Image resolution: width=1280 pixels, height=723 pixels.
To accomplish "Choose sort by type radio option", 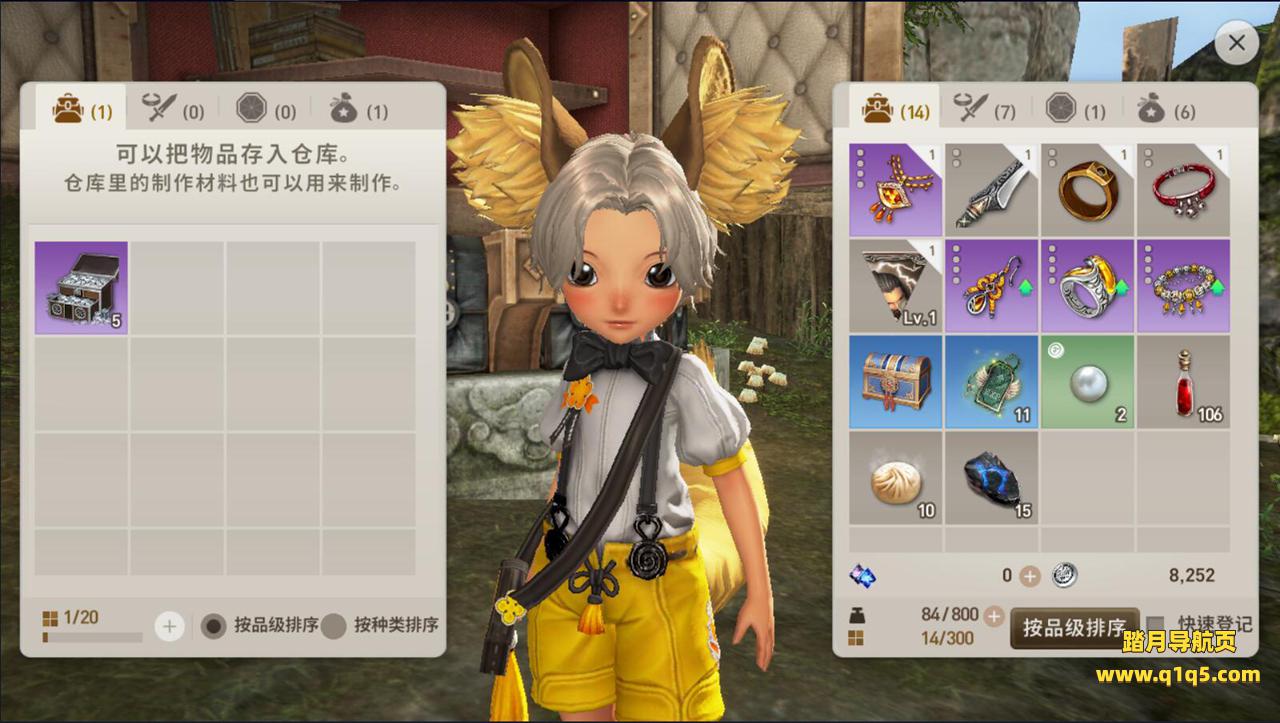I will tap(334, 626).
